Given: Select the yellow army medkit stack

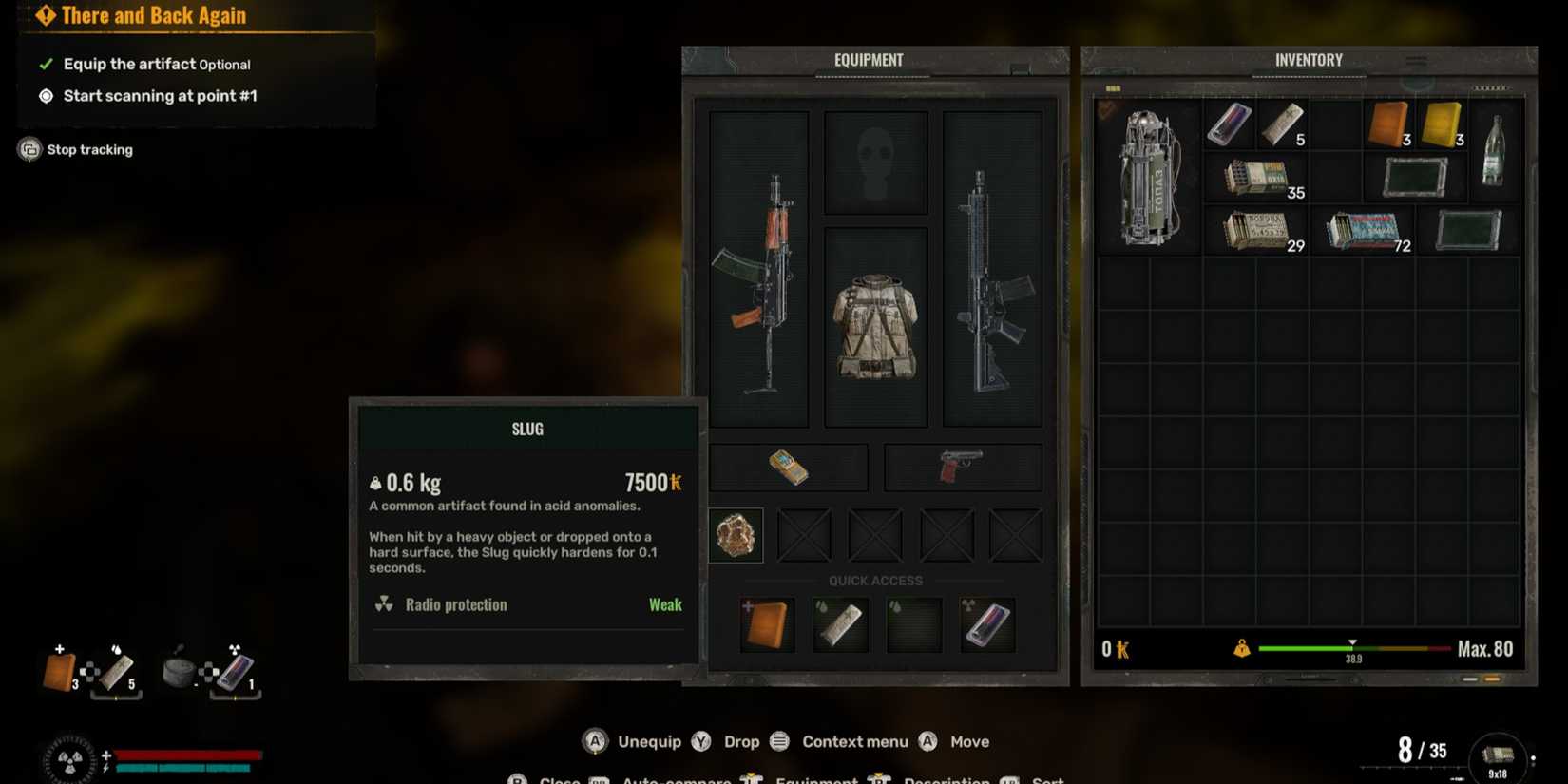Looking at the screenshot, I should click(1443, 124).
